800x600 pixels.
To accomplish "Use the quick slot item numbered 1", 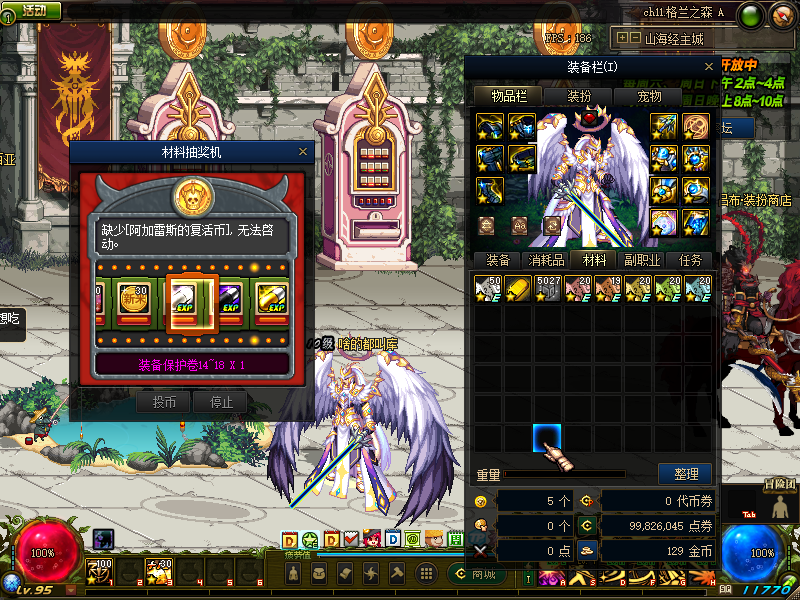I will (x=100, y=572).
